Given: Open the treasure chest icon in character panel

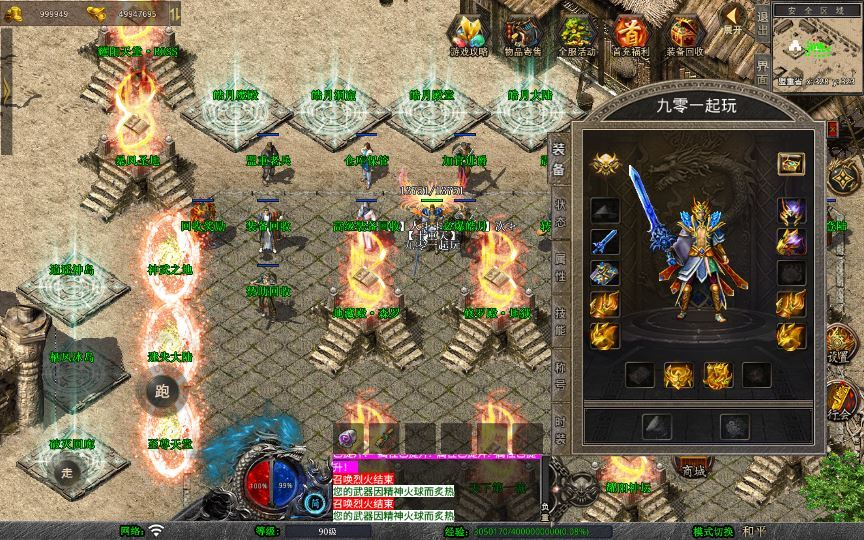Looking at the screenshot, I should (x=792, y=163).
